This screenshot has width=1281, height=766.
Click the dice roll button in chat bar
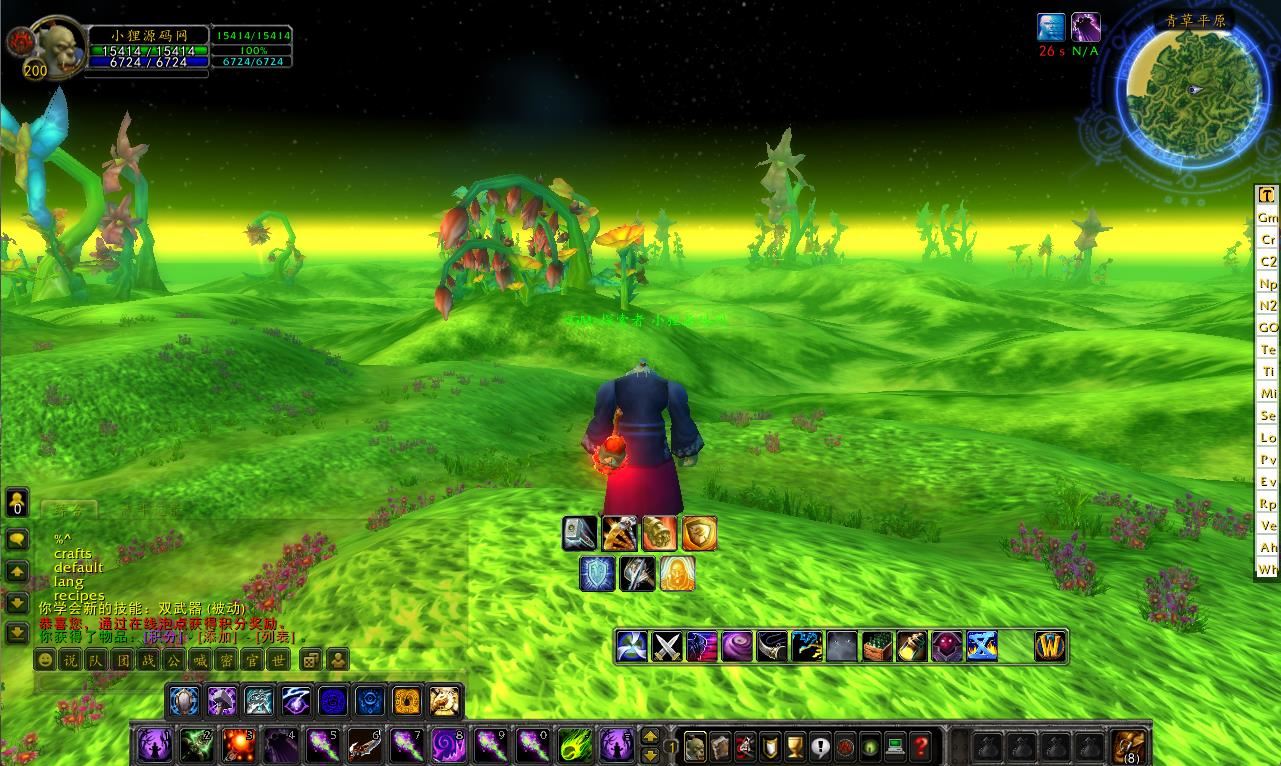click(x=311, y=660)
